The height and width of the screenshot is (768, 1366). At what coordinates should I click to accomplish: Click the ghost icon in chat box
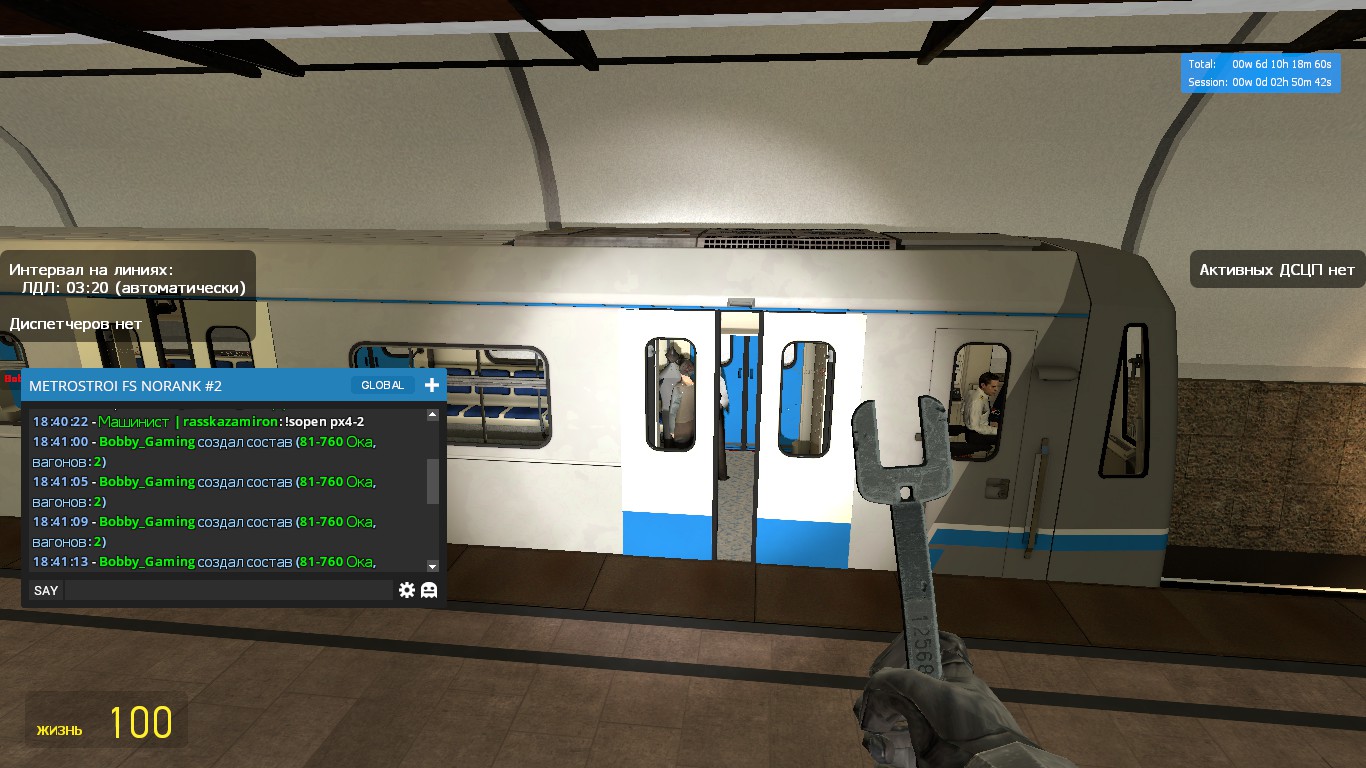(x=429, y=590)
